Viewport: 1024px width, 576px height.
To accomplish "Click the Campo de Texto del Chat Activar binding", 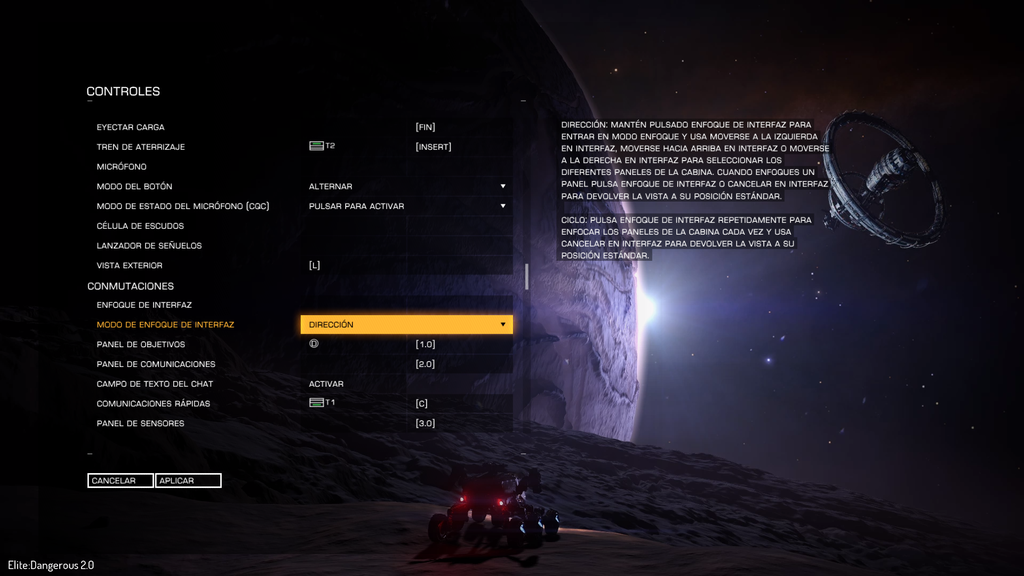I will [327, 384].
